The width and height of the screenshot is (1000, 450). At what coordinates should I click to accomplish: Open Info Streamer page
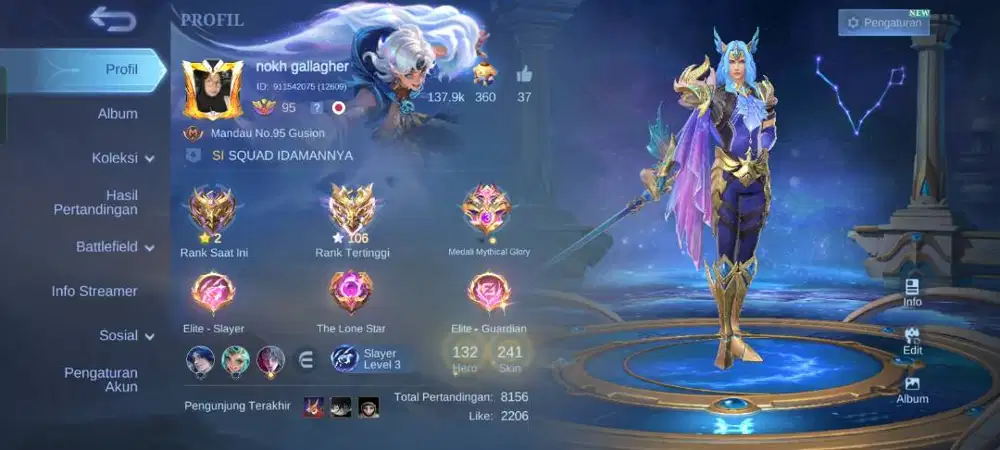pyautogui.click(x=95, y=291)
